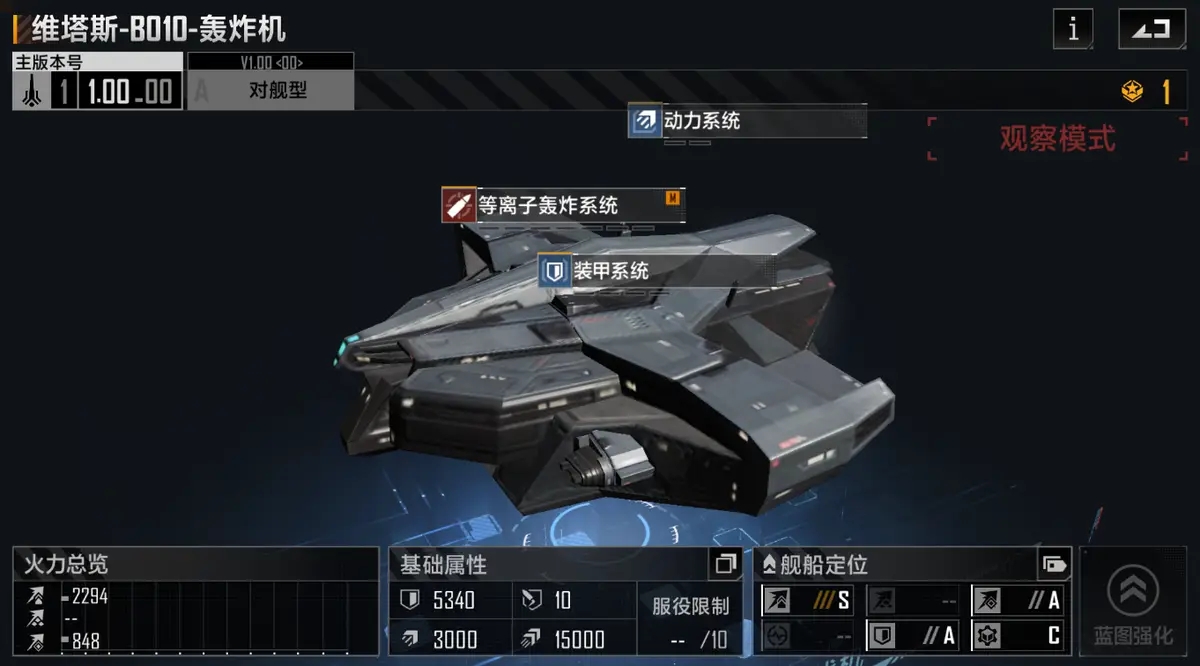Go back using the return arrow button
This screenshot has width=1200, height=666.
[1151, 29]
